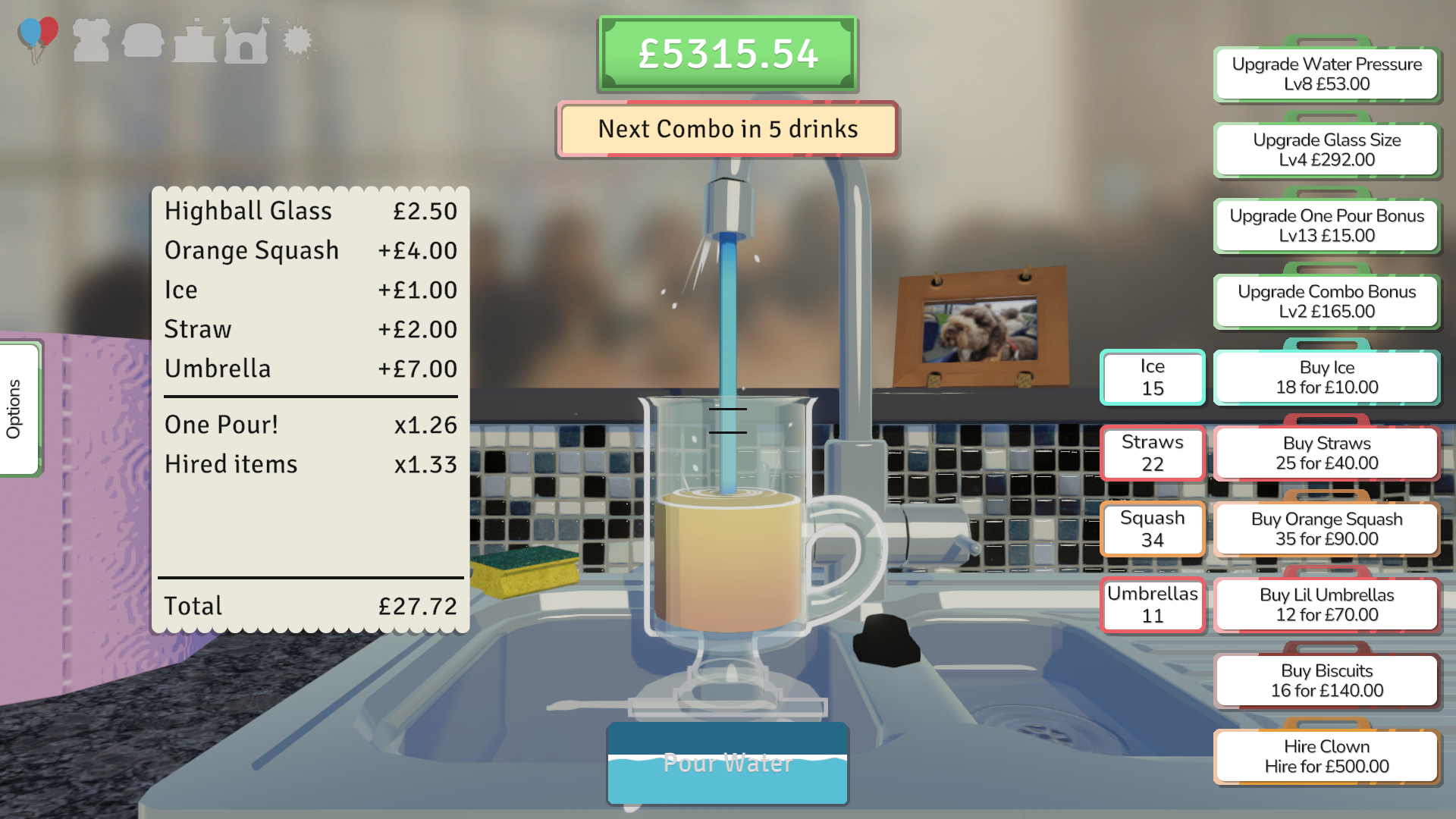
Task: Buy 12 Lil Umbrellas
Action: tap(1326, 605)
